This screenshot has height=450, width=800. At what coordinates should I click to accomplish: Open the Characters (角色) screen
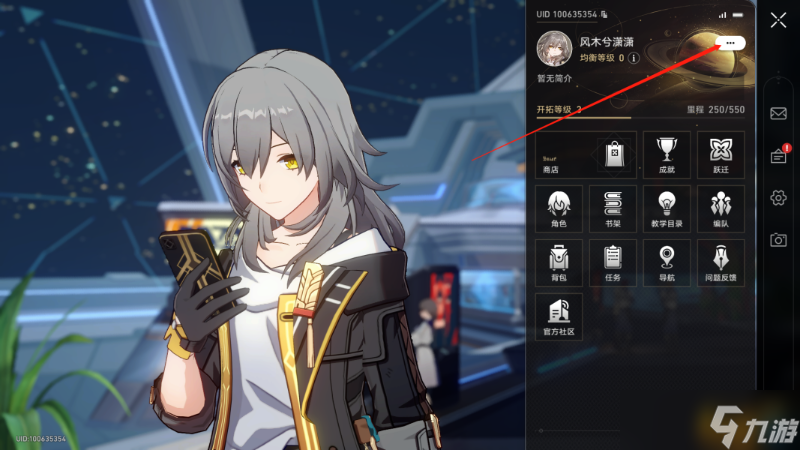point(559,208)
